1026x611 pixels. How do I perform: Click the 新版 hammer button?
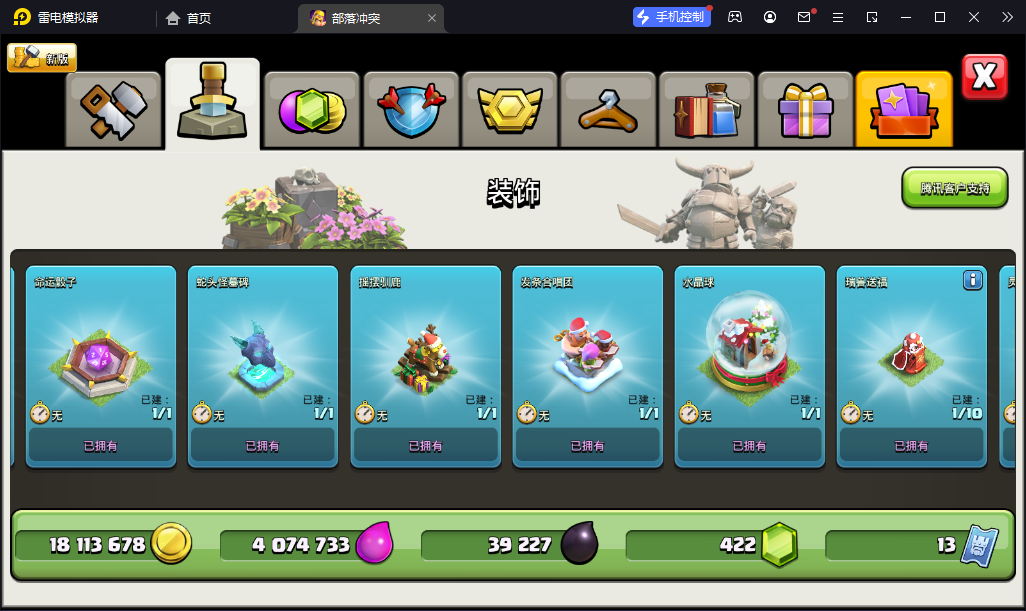42,58
